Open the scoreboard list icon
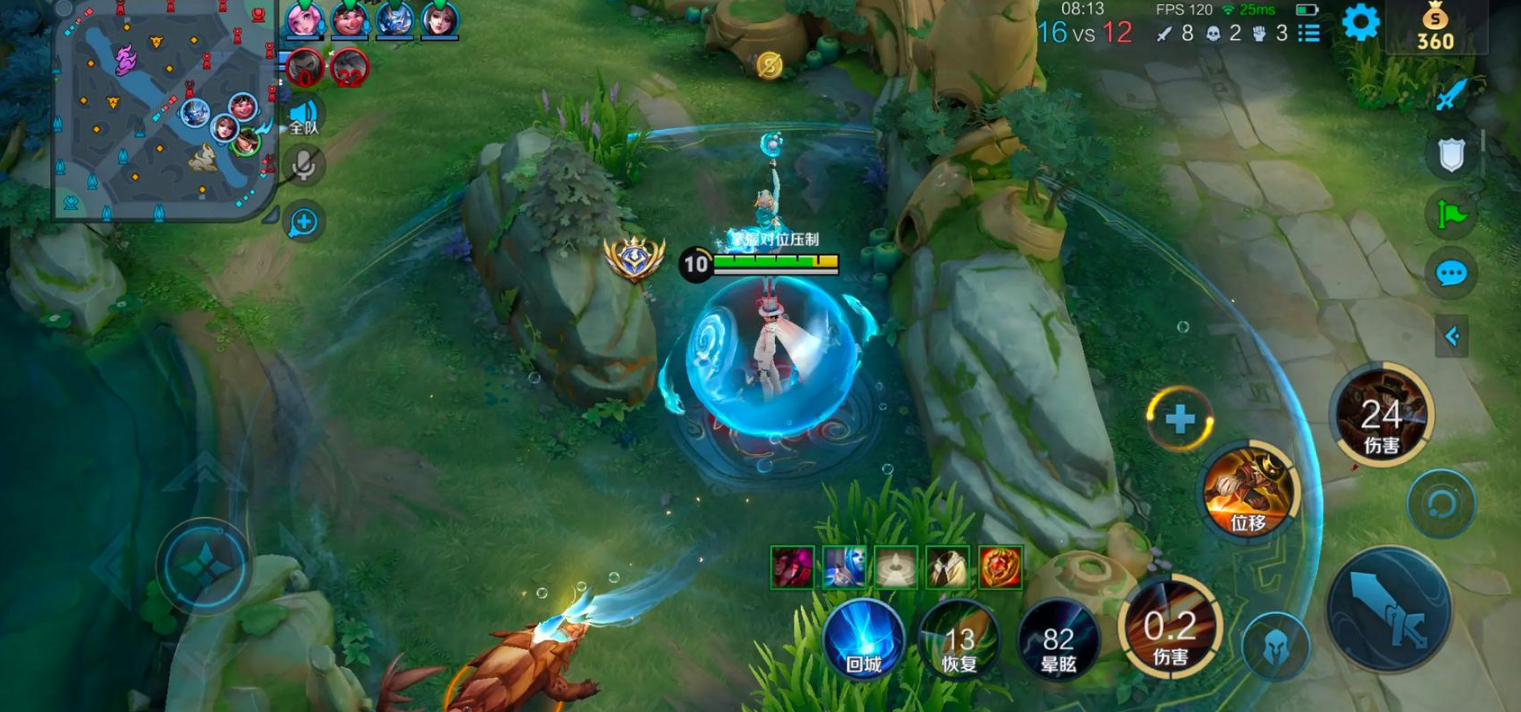The height and width of the screenshot is (712, 1521). tap(1309, 33)
